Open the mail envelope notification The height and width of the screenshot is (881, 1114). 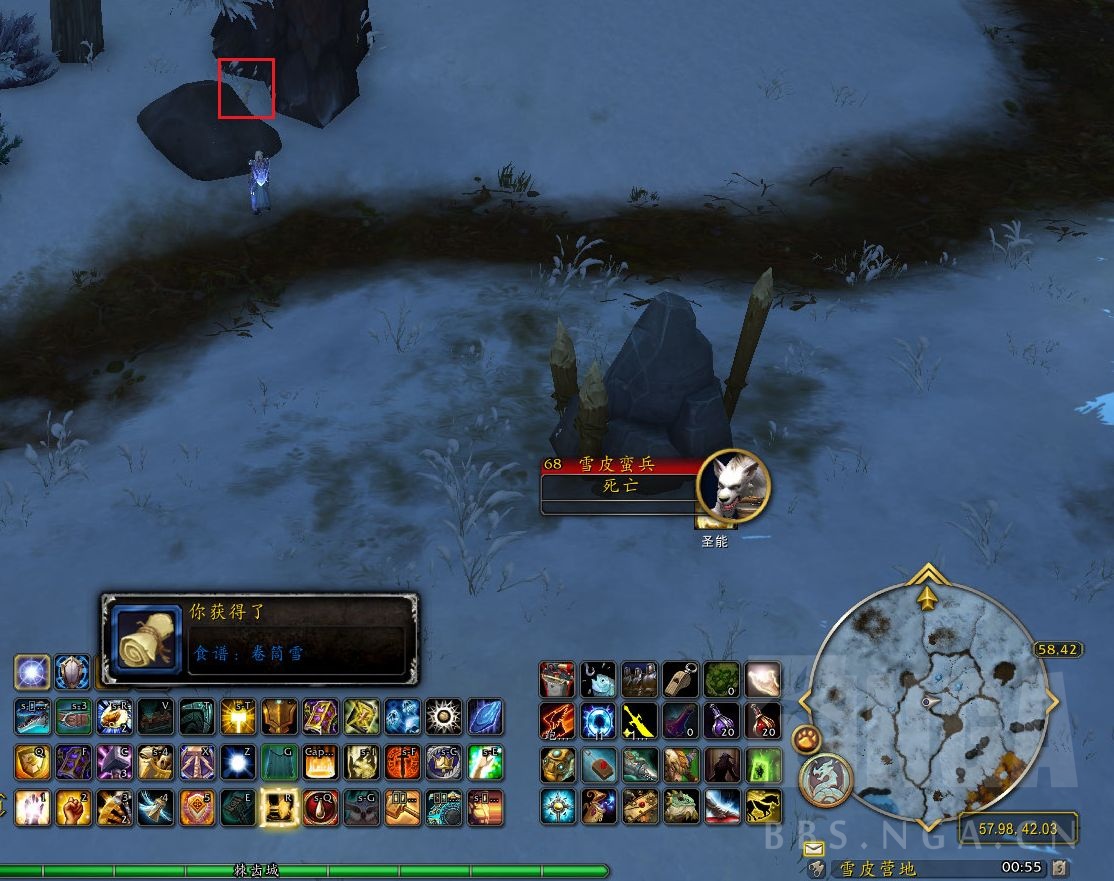813,849
